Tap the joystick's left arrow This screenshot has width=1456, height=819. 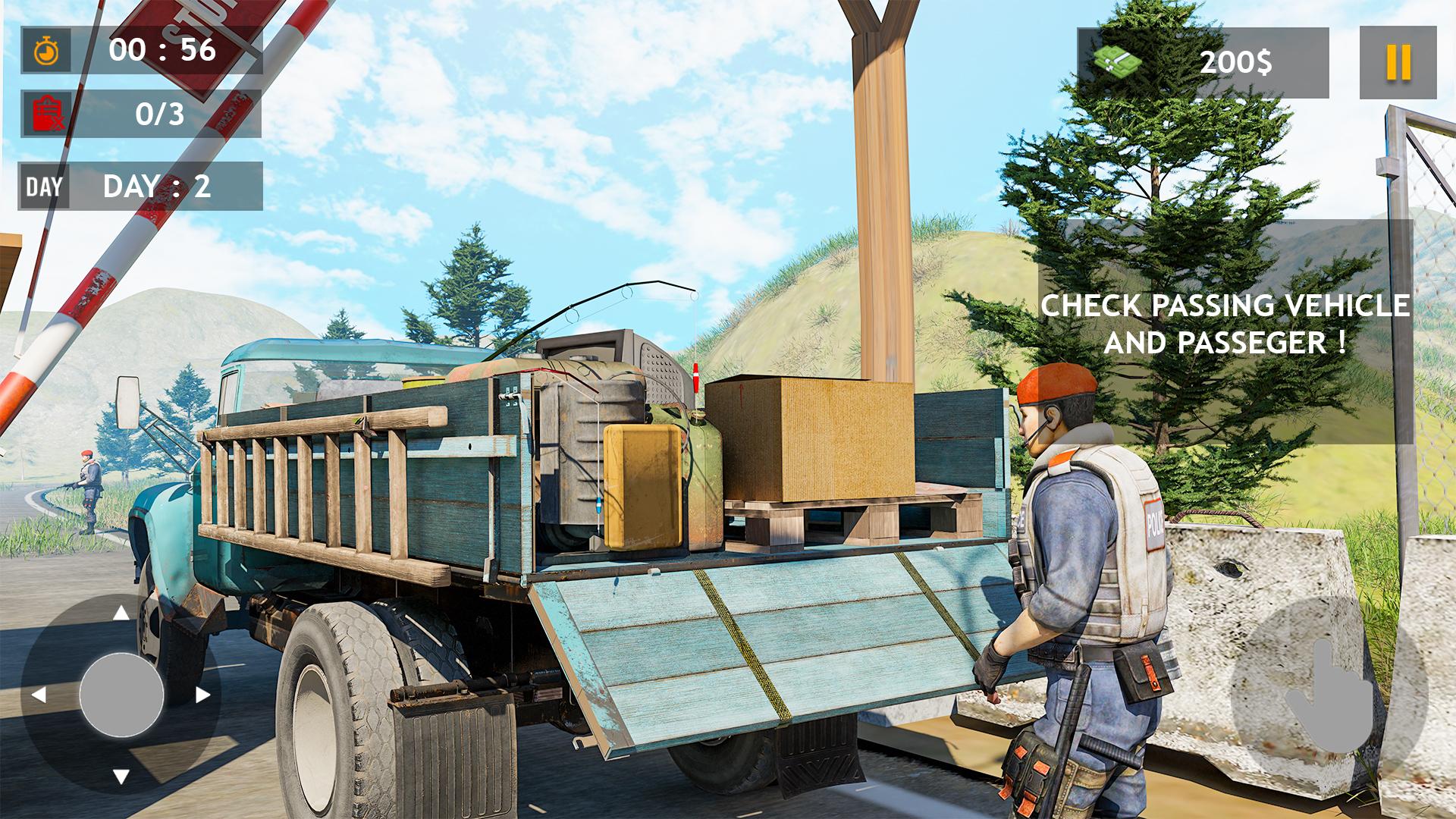coord(39,695)
